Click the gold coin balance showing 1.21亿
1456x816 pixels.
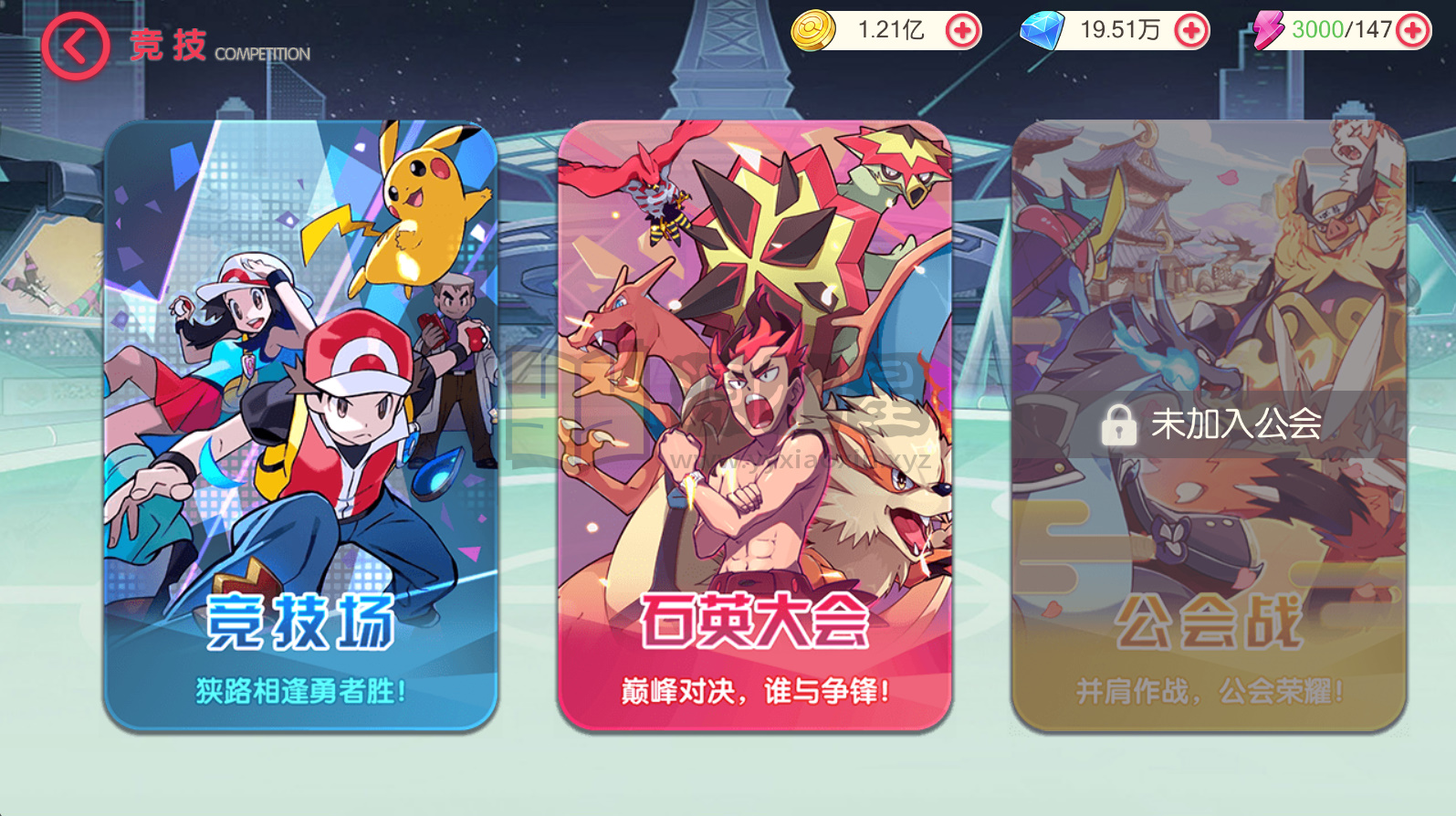(887, 30)
